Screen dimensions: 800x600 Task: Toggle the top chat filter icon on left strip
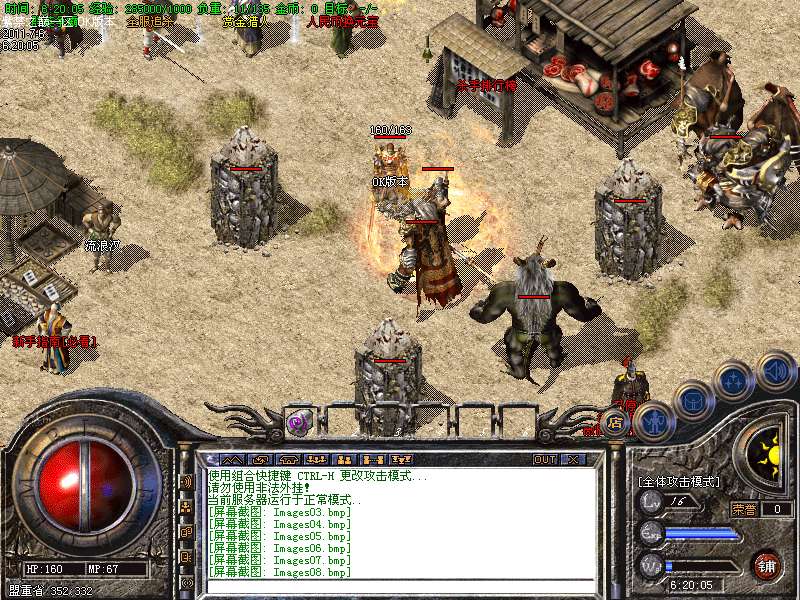[186, 481]
